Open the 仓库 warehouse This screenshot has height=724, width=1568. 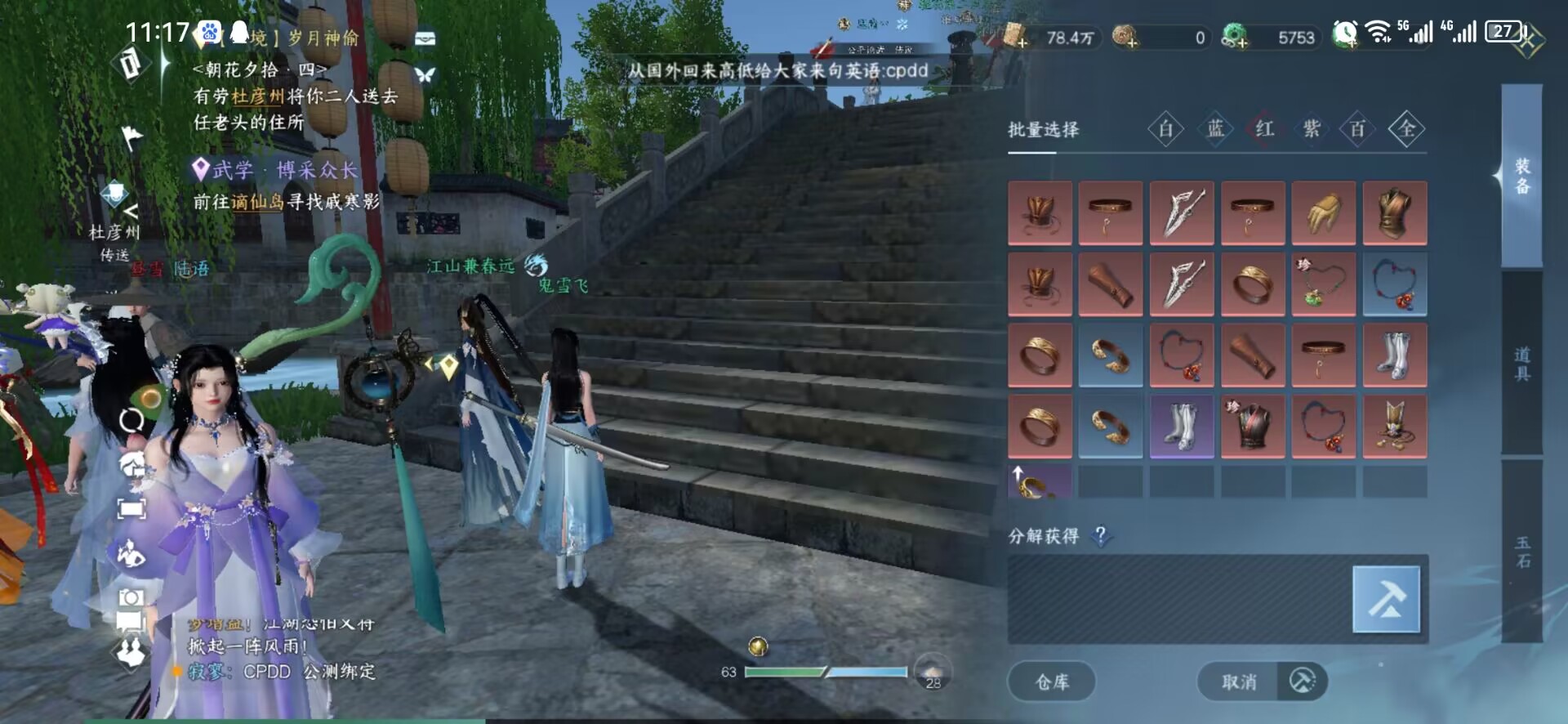coord(1052,682)
